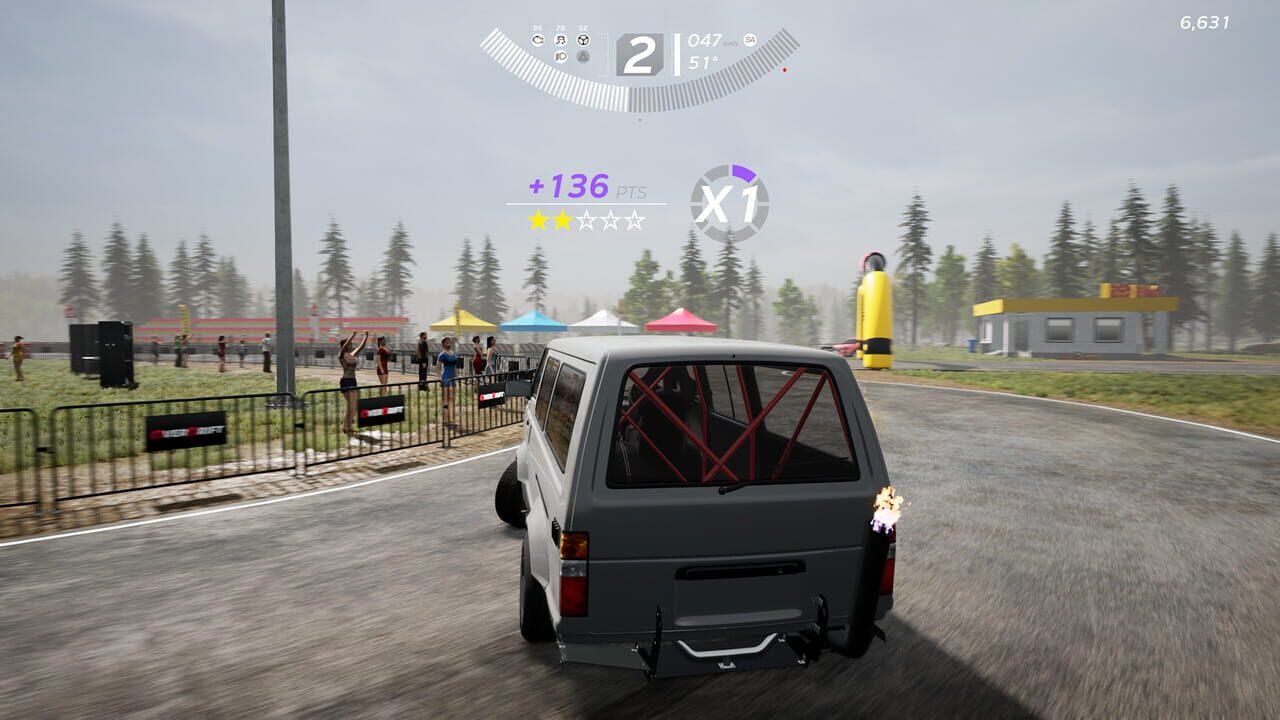This screenshot has width=1280, height=720.
Task: Select the clutch assist icon in the HUD
Action: 539,40
